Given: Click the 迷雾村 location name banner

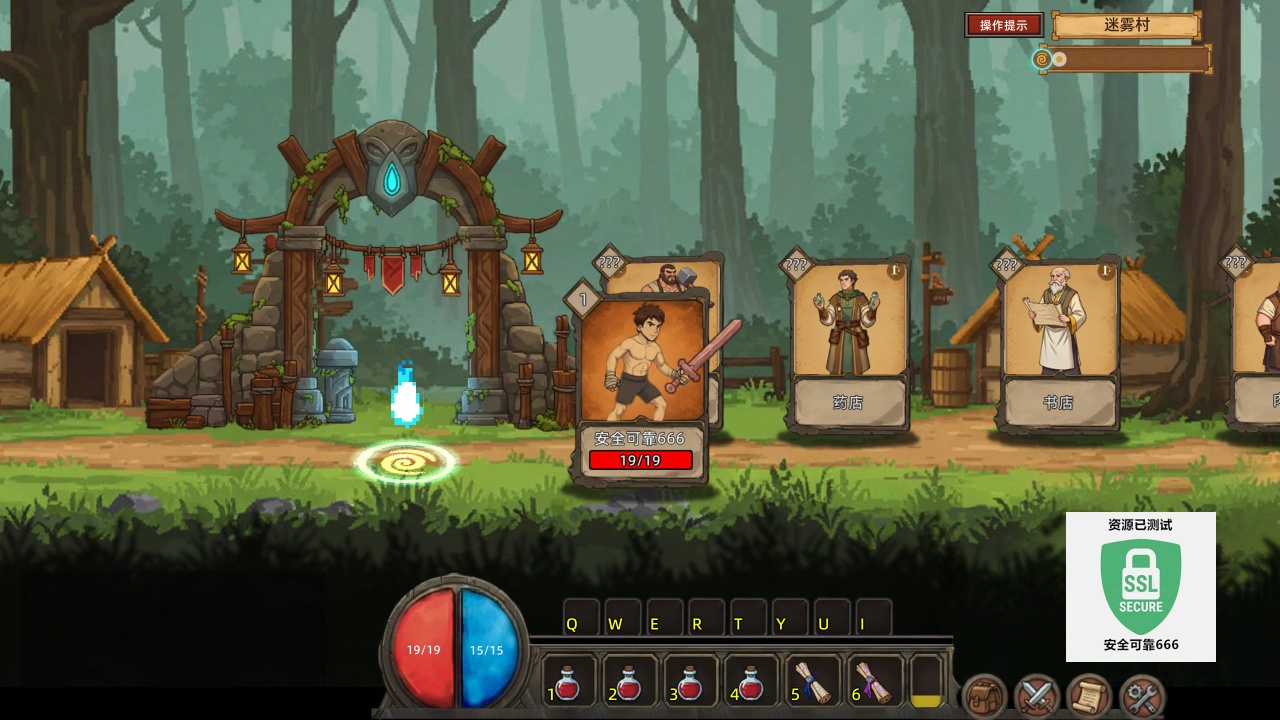Looking at the screenshot, I should coord(1126,26).
